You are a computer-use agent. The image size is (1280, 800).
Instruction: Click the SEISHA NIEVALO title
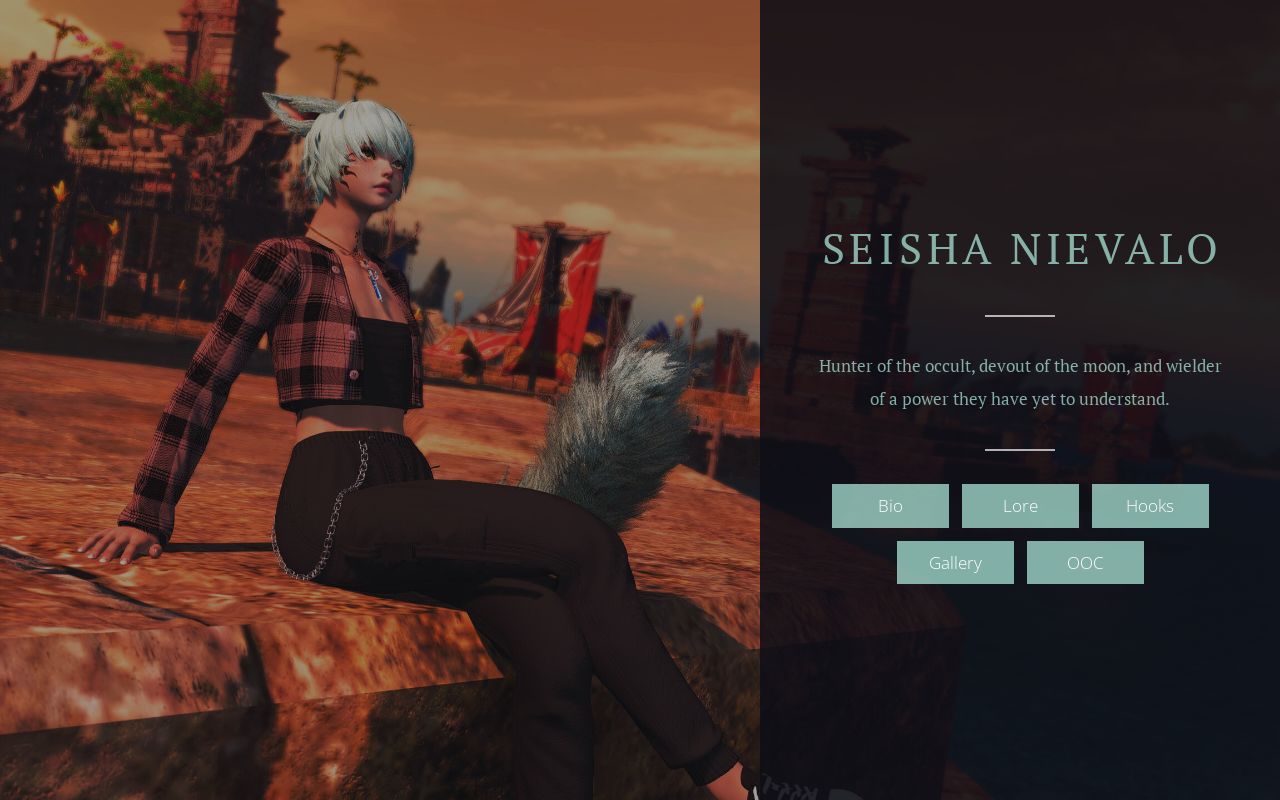point(1020,249)
